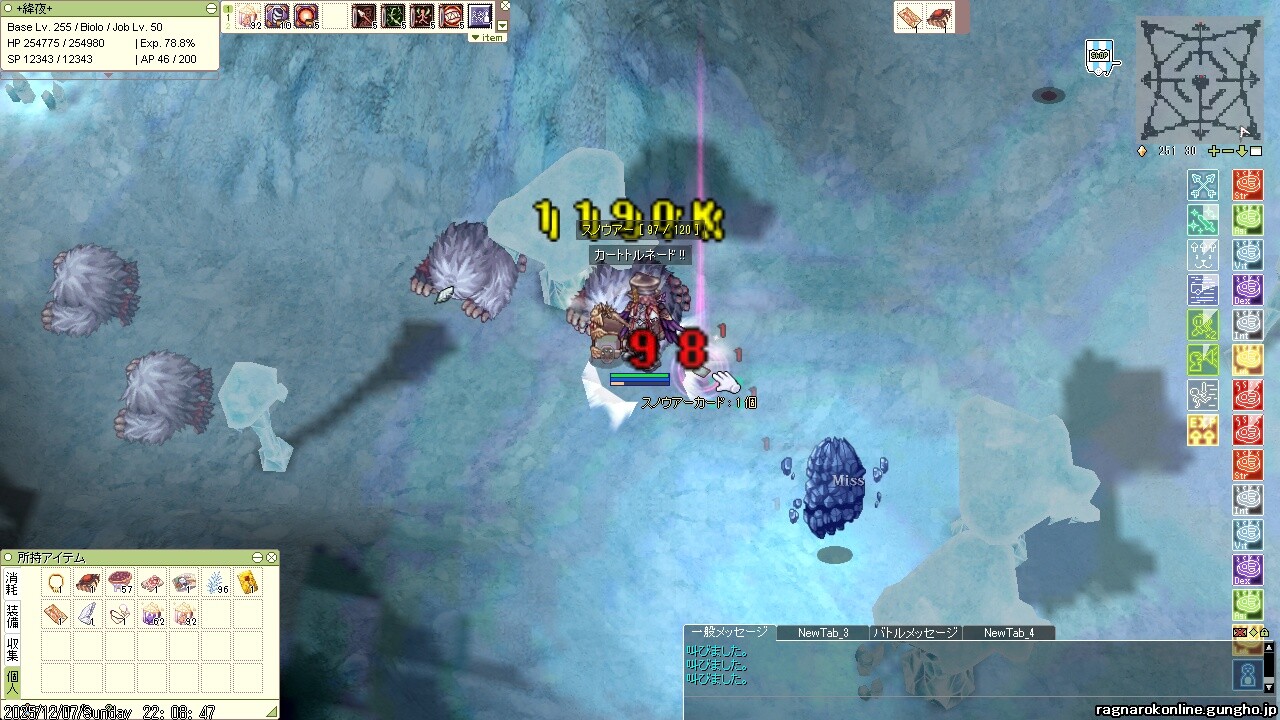
Task: Minimize the character status window
Action: click(x=211, y=8)
